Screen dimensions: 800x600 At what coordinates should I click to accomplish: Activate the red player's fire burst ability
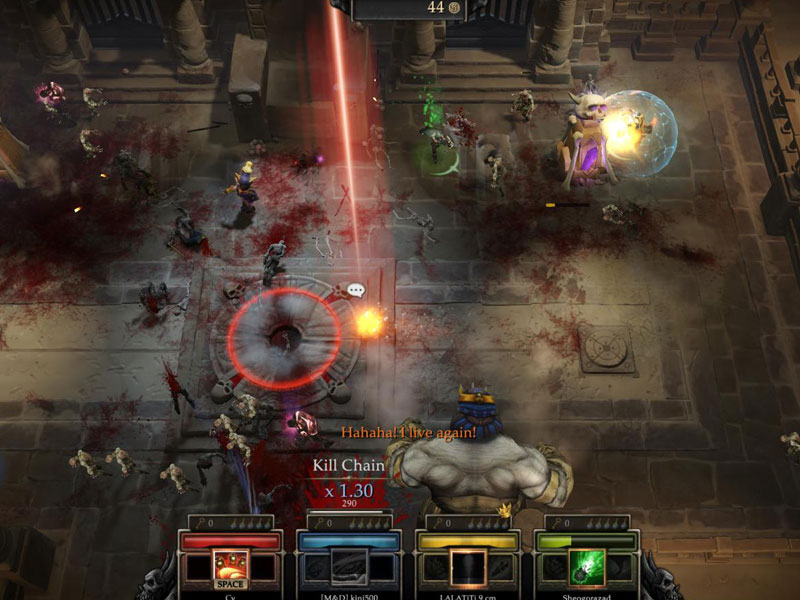pos(231,568)
